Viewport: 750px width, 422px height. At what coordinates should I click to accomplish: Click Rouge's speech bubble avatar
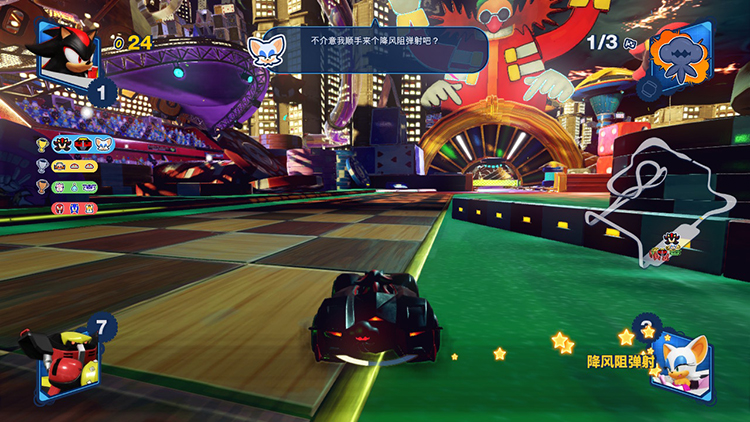coord(266,49)
